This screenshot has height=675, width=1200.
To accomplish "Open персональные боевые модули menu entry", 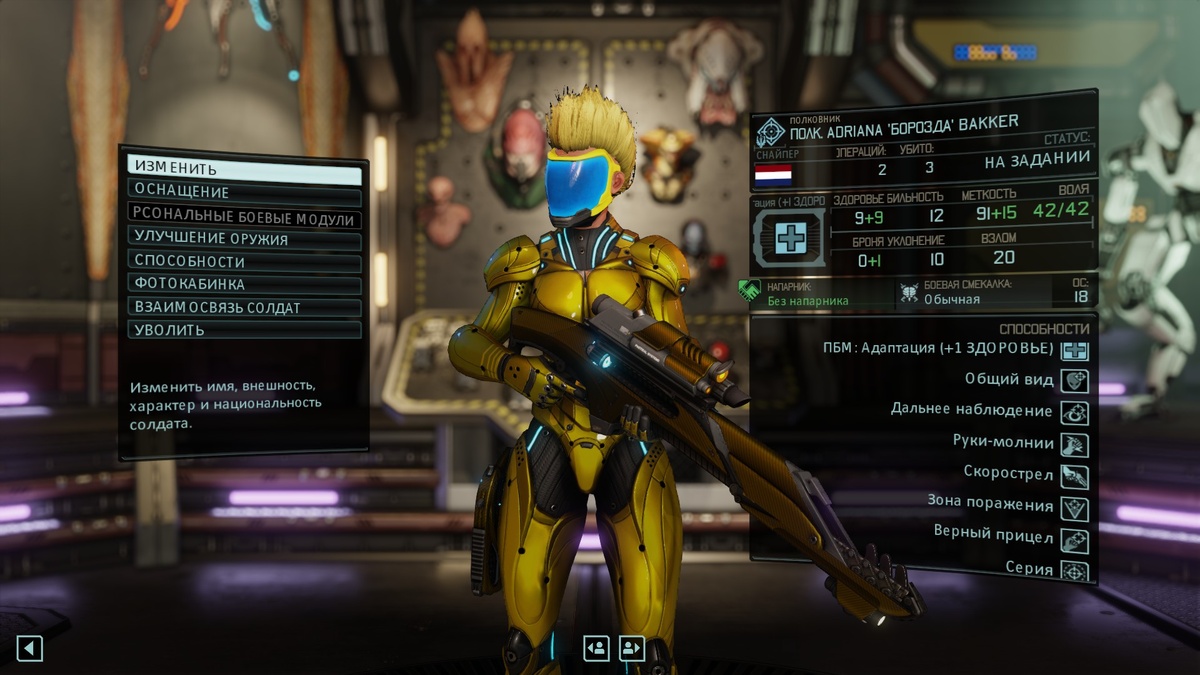I will coord(244,216).
